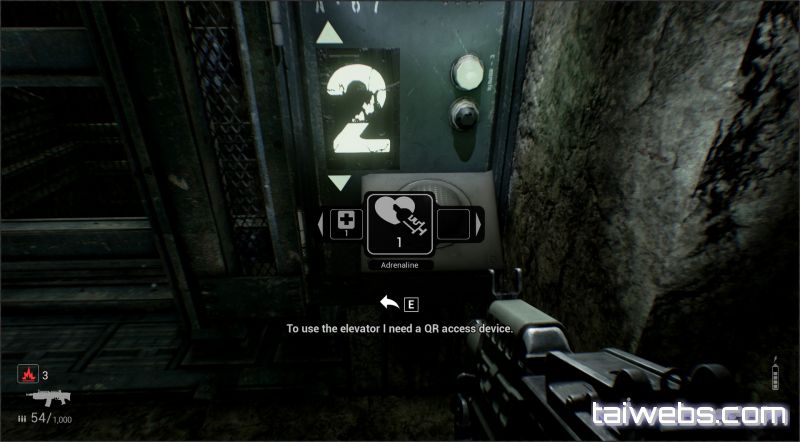
Task: Click the item selector's left arrow
Action: pos(321,223)
